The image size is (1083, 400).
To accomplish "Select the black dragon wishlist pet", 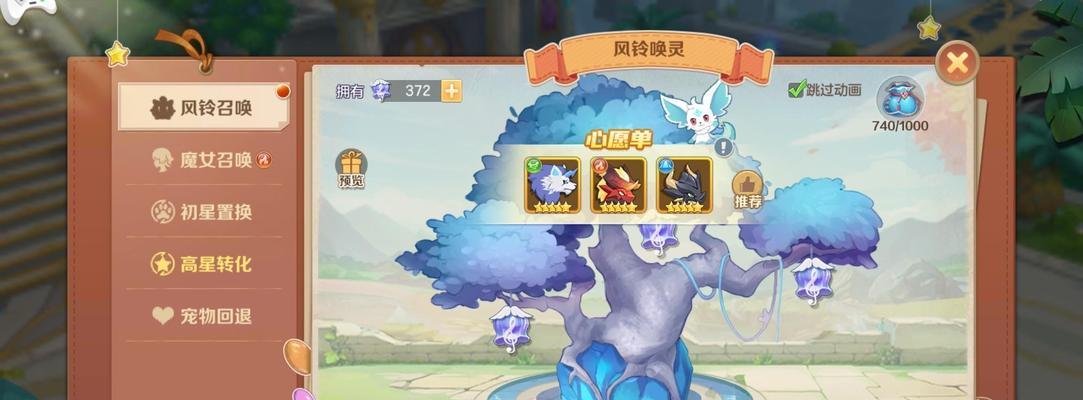I will [684, 185].
